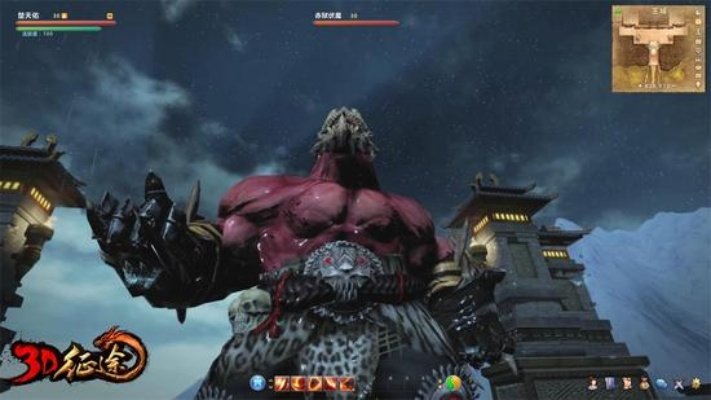Click the crossed swords icon in bottom menu
The width and height of the screenshot is (711, 400).
coord(679,382)
